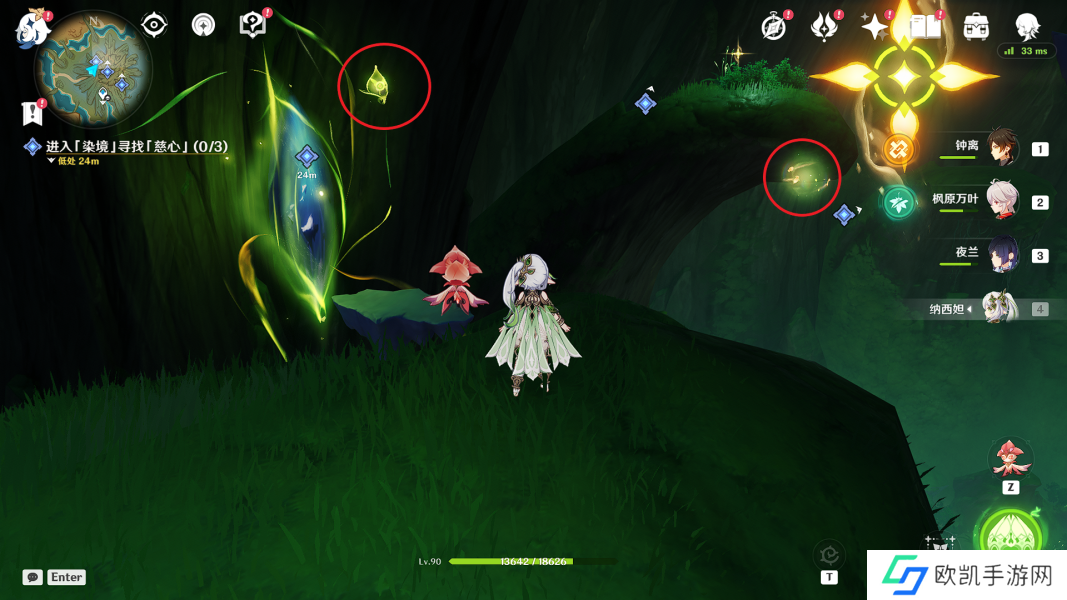Select the tracked quest 进入「染境」寻找「慈心」
Viewport: 1067px width, 600px height.
[136, 147]
